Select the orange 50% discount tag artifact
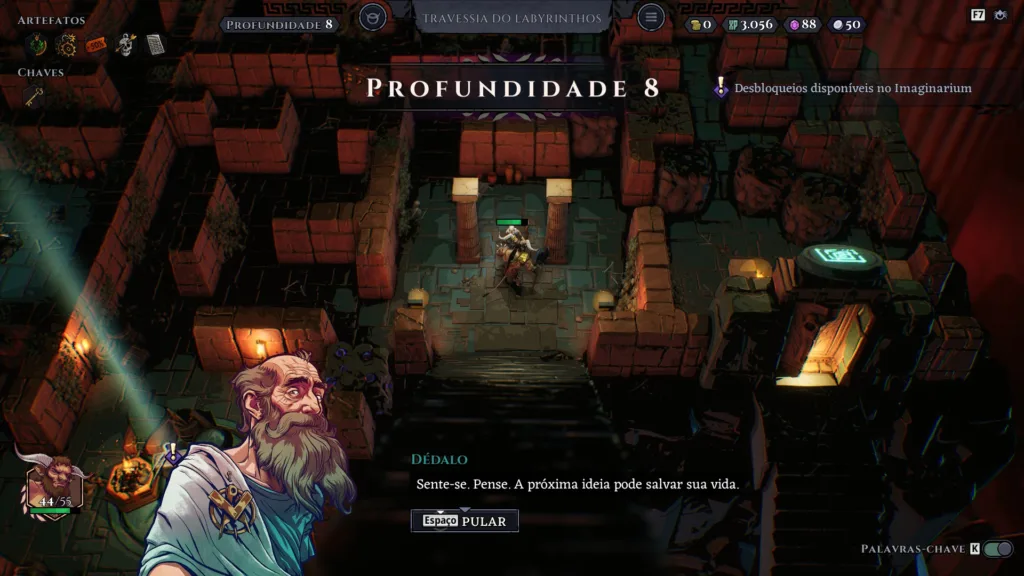Viewport: 1024px width, 576px height. tap(96, 44)
